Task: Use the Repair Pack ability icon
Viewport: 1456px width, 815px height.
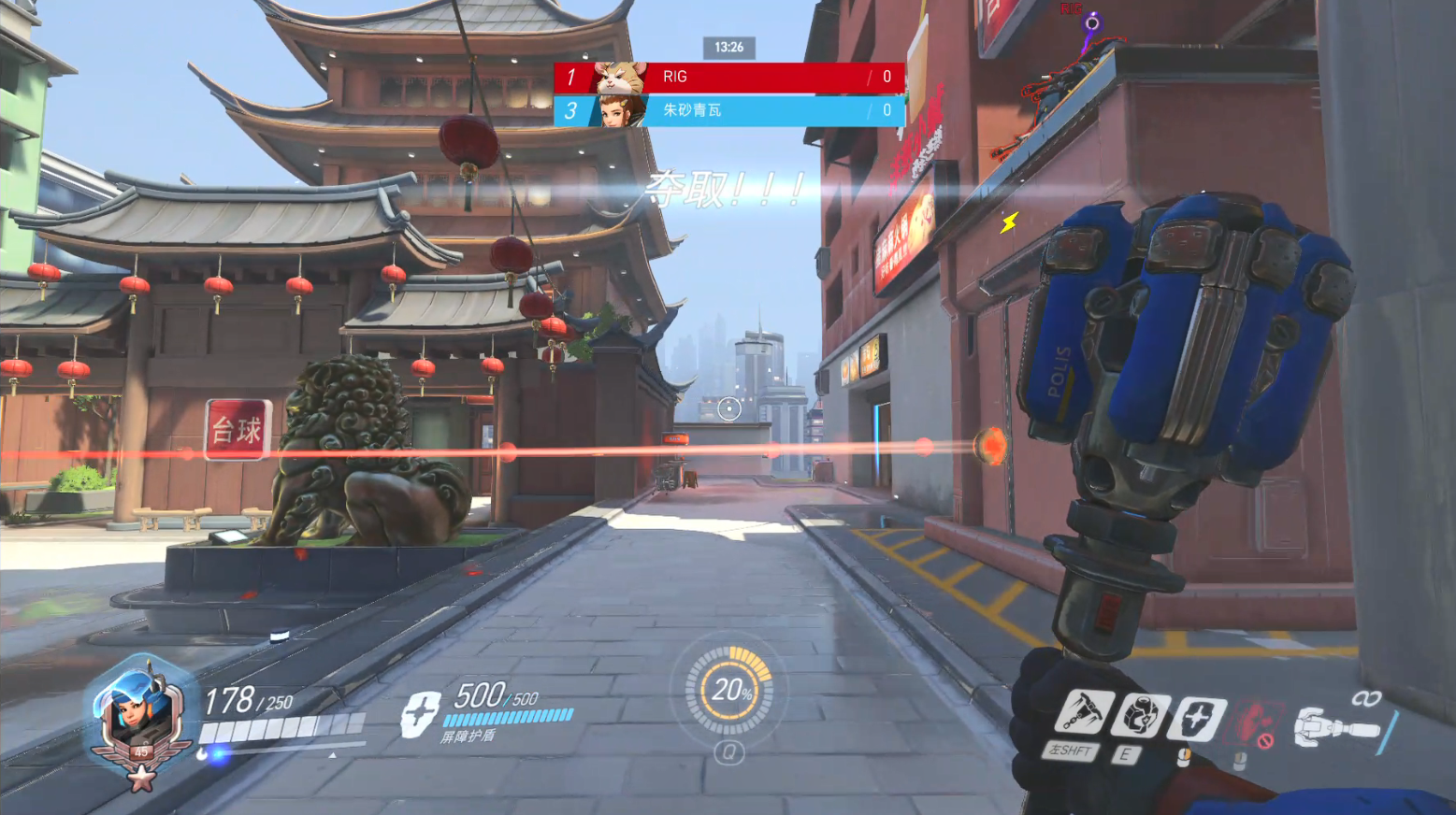Action: click(1140, 717)
